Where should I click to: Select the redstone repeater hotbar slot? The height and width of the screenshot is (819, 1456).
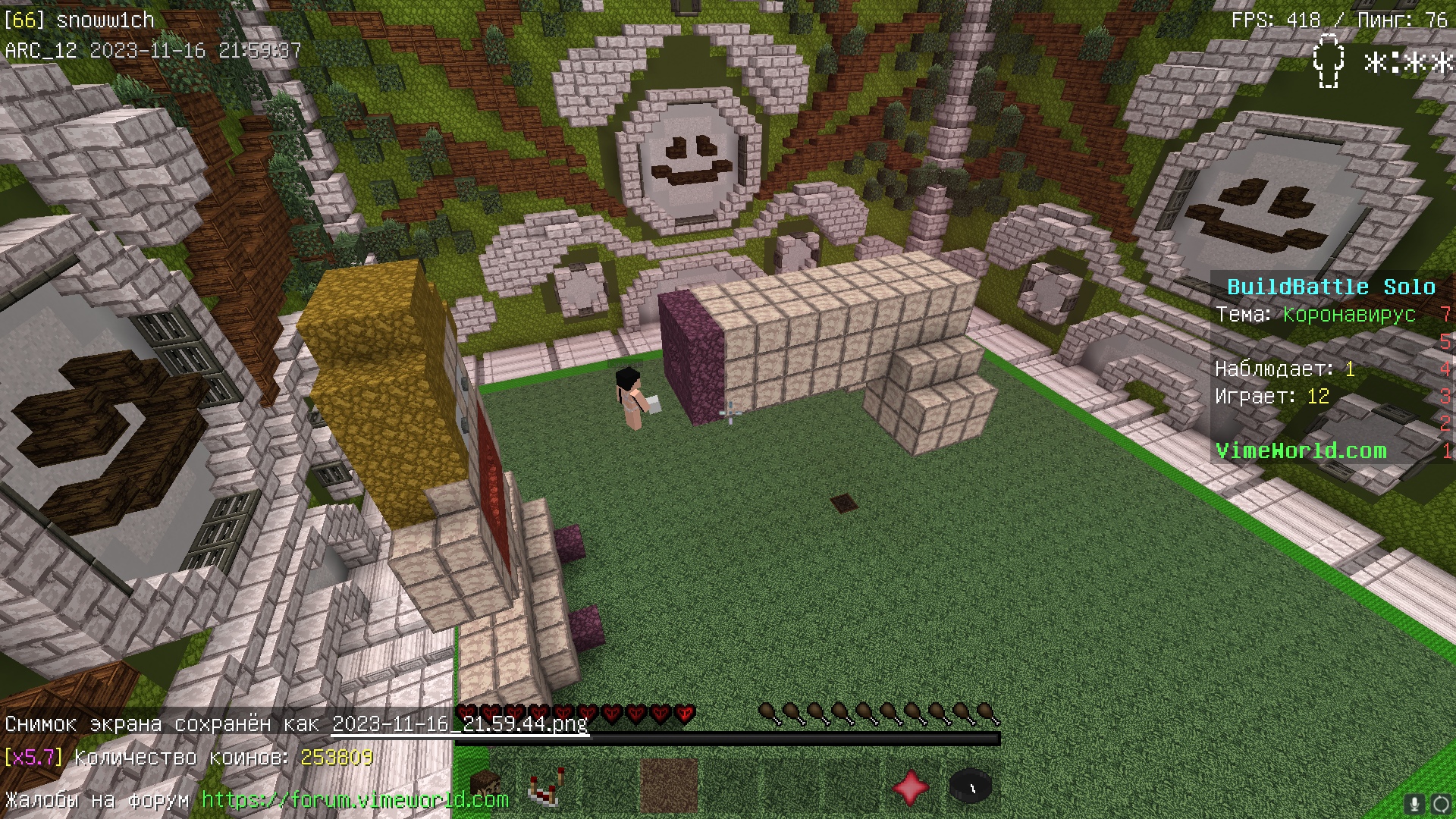[x=546, y=786]
